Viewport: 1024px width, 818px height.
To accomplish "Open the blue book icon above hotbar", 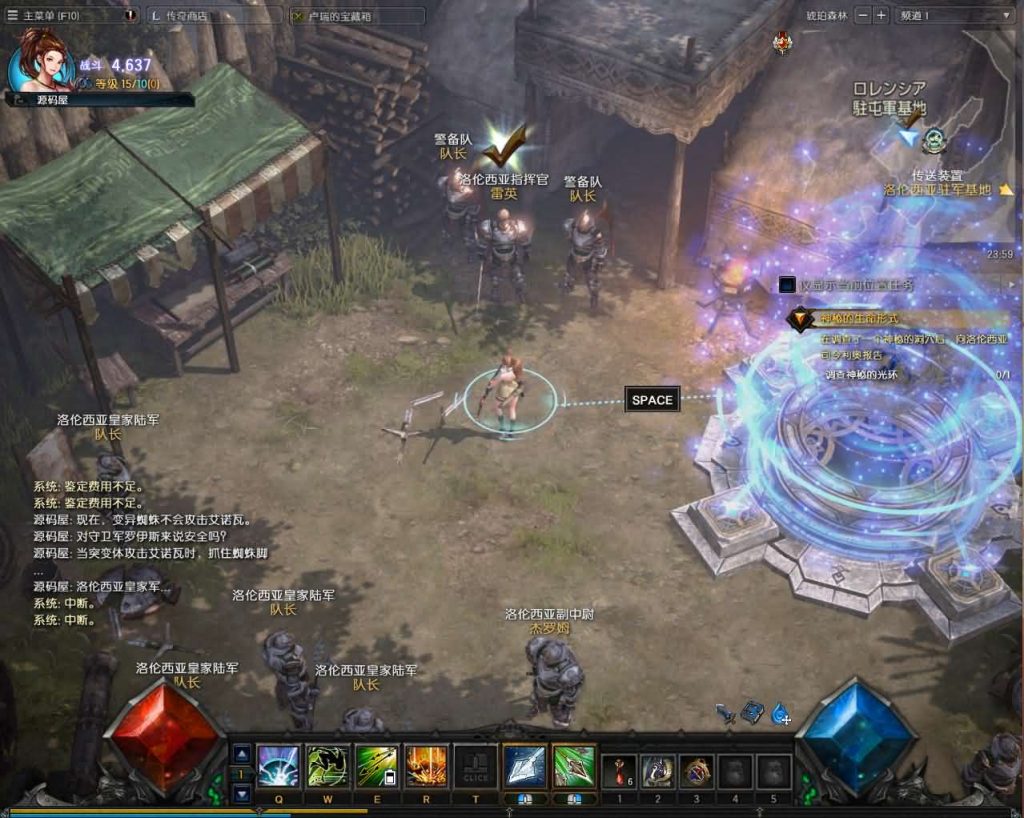I will 753,712.
